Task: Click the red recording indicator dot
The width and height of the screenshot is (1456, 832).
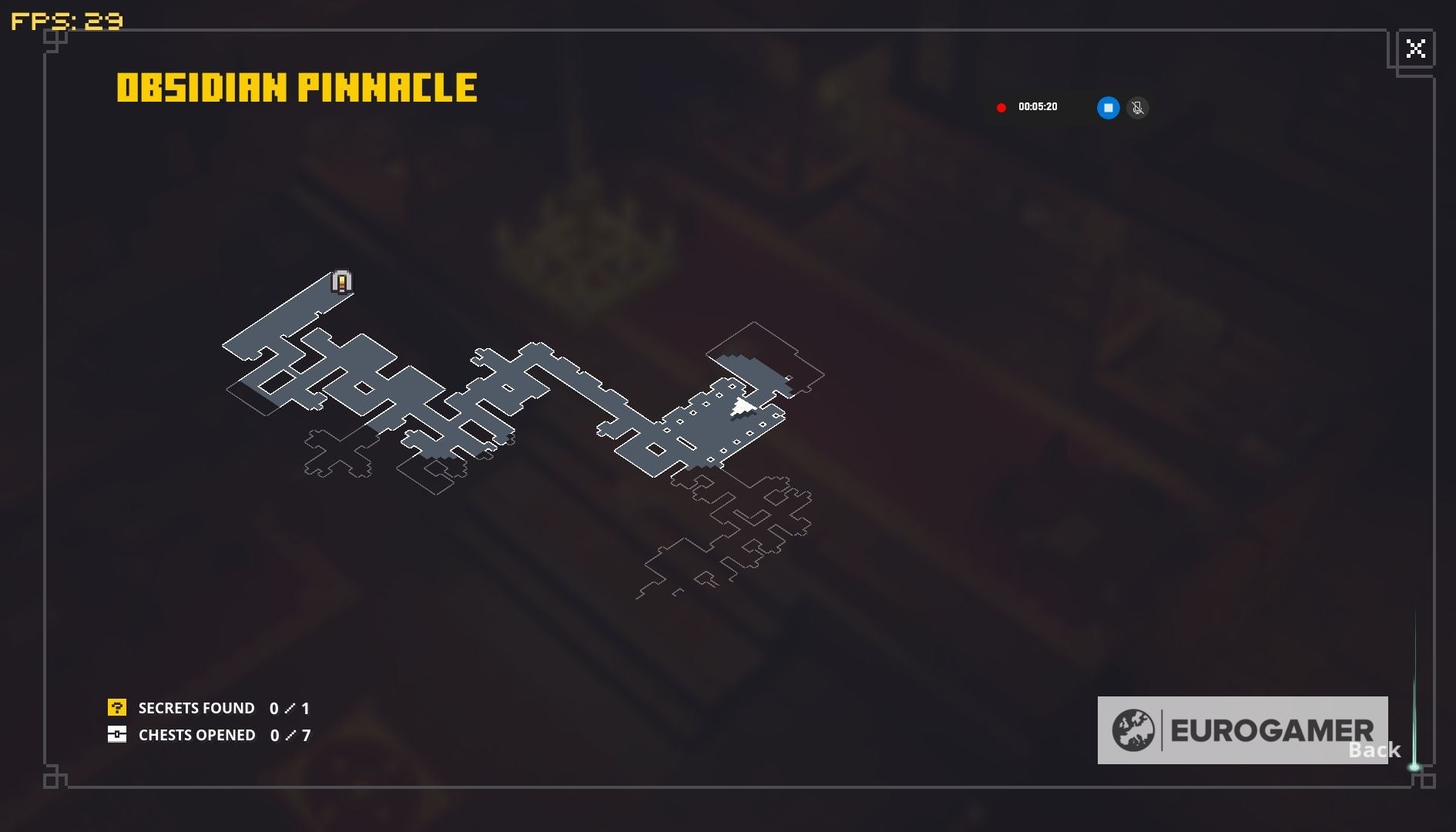Action: tap(1002, 107)
